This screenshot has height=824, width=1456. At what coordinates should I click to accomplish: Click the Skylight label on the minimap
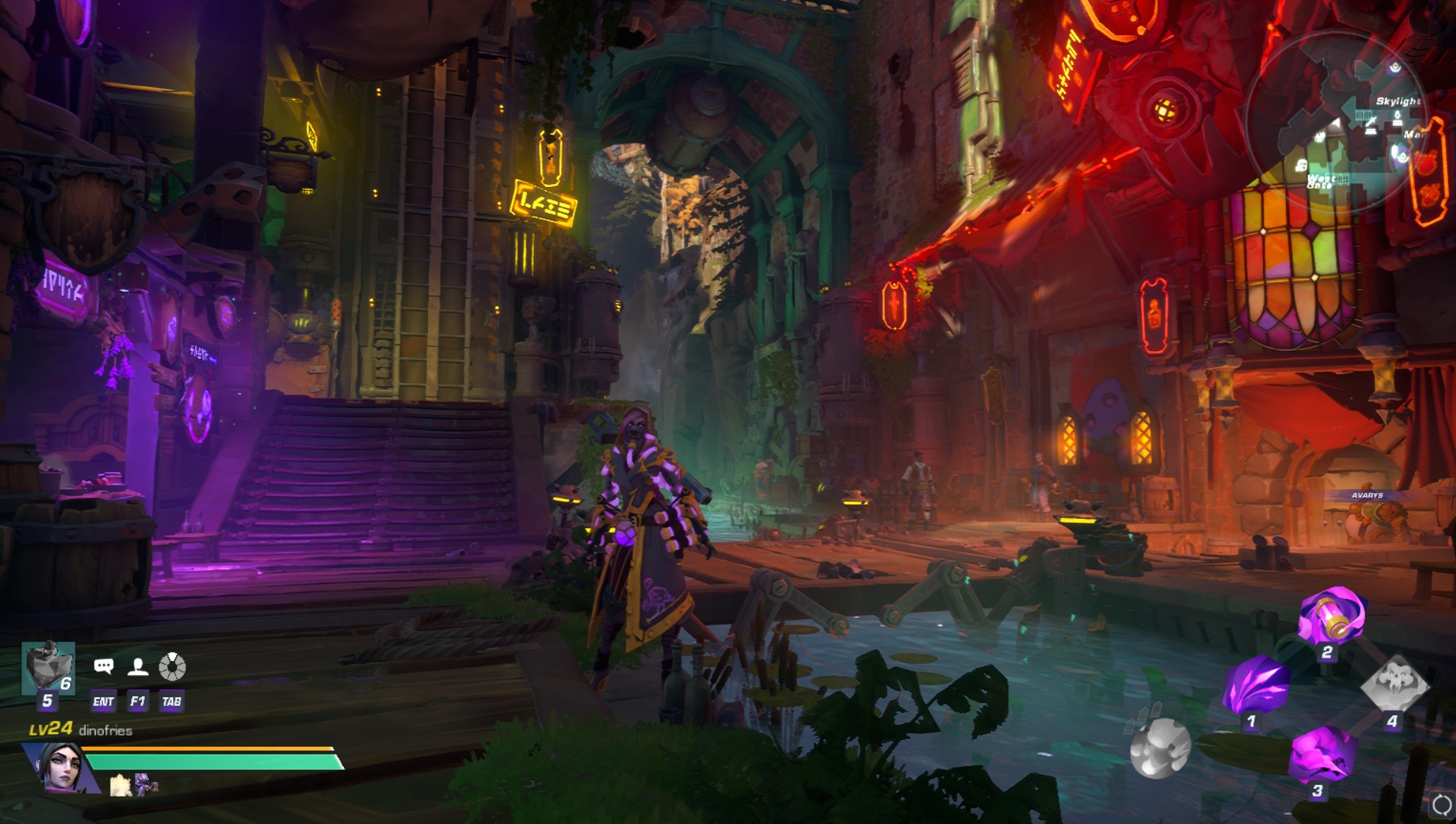pos(1400,101)
